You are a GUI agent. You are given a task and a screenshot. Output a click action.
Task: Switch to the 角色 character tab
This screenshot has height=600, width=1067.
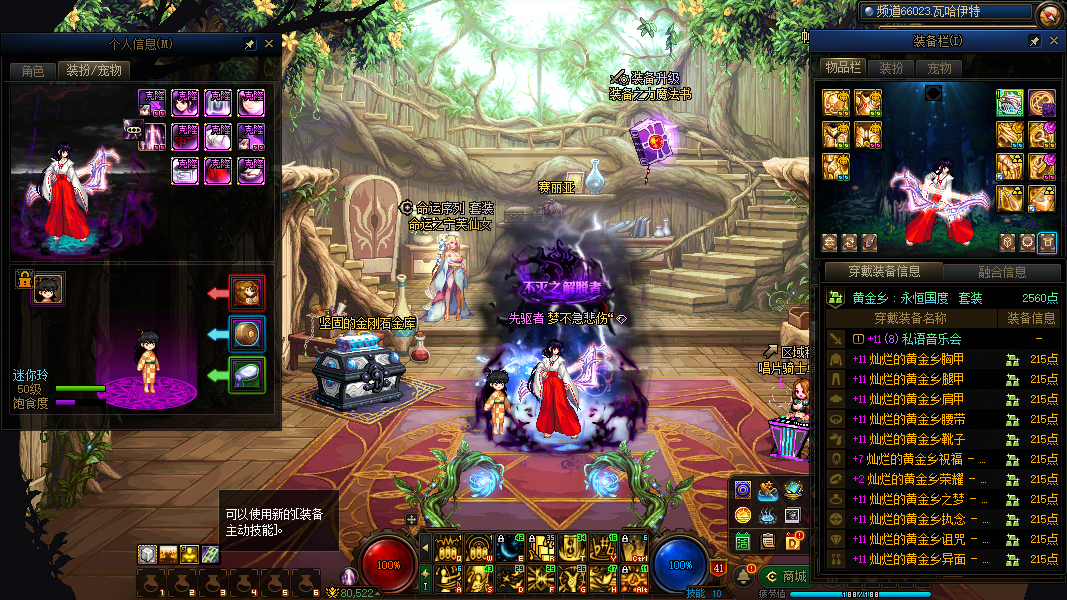tap(32, 71)
